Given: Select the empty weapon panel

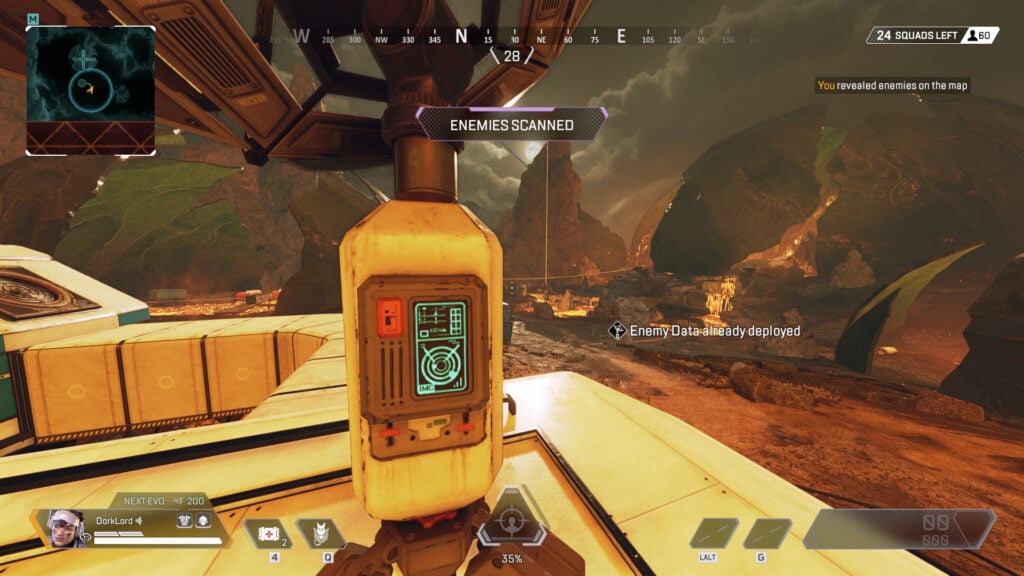Looking at the screenshot, I should click(898, 529).
